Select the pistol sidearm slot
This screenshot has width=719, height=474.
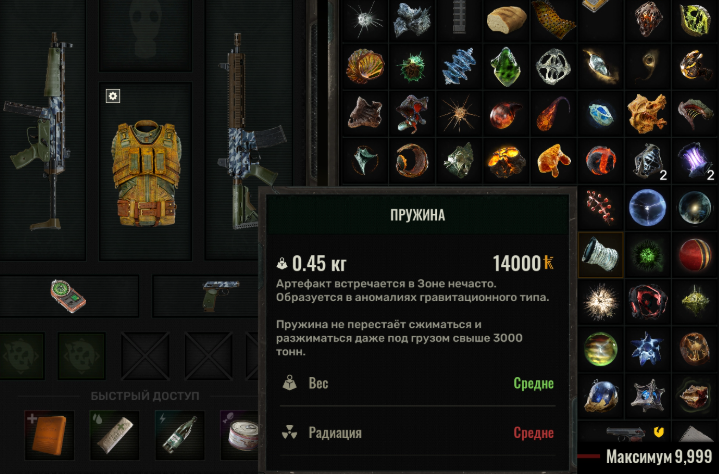[216, 295]
